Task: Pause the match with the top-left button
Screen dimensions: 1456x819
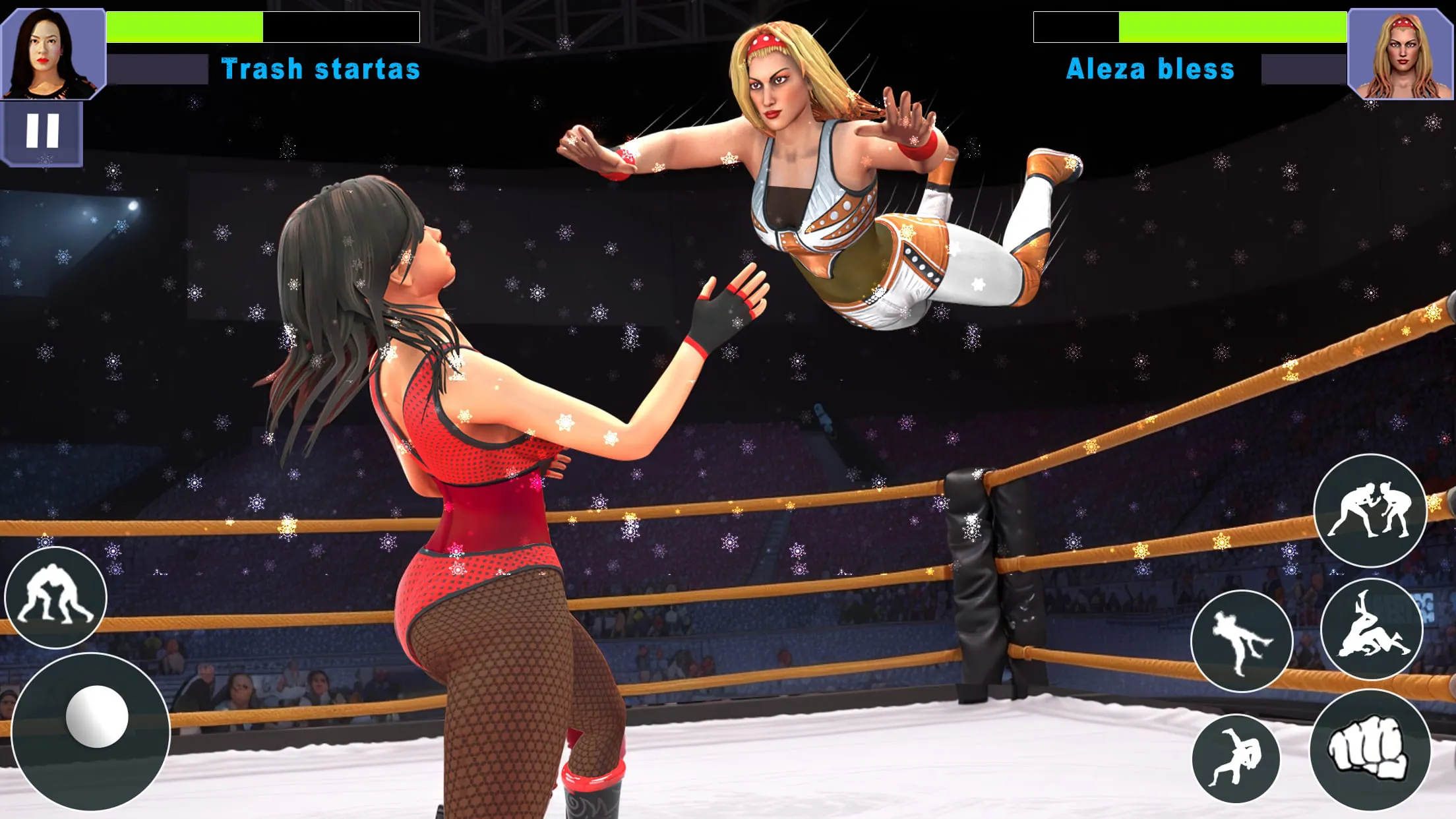Action: click(44, 132)
